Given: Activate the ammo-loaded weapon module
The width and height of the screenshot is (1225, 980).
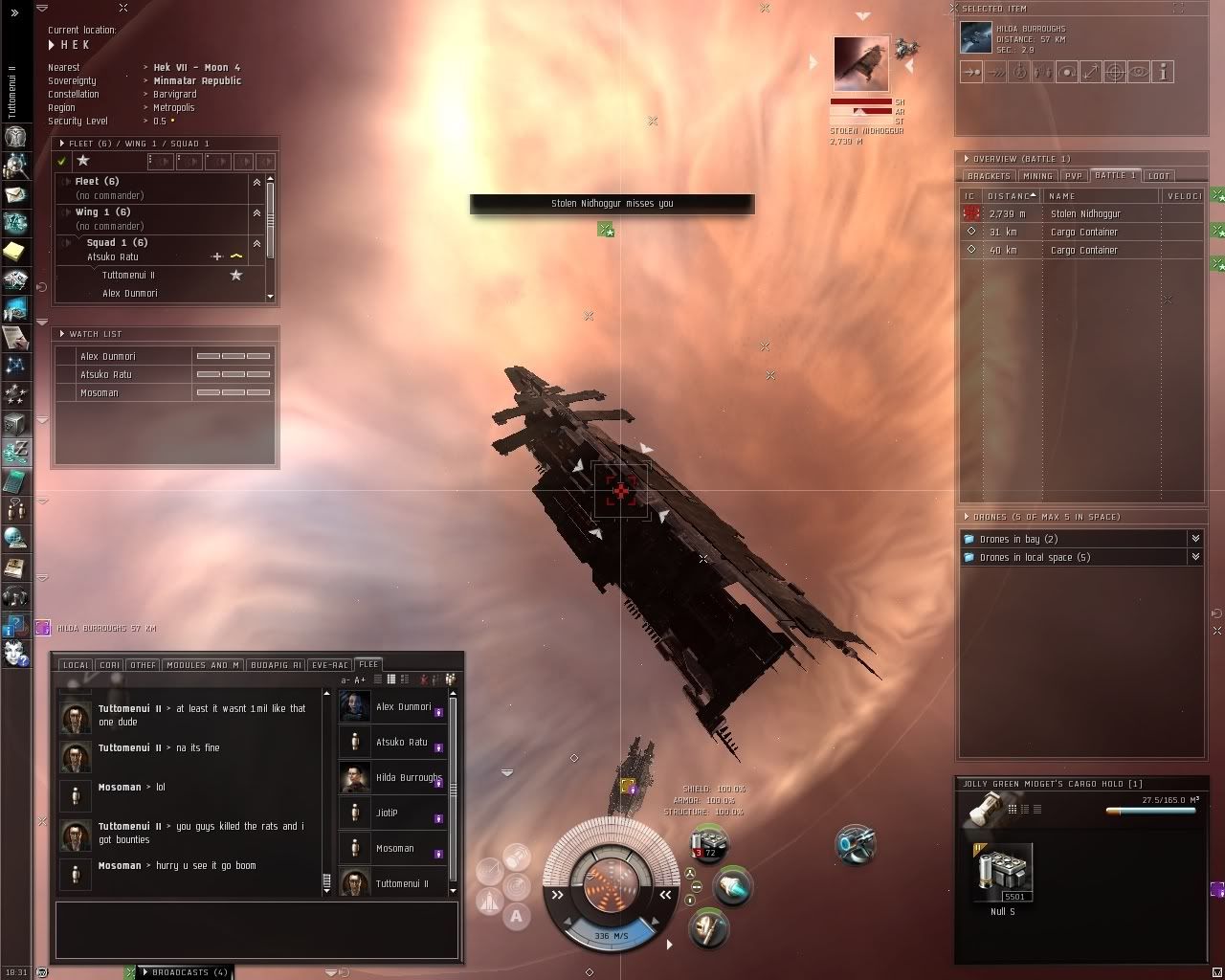Looking at the screenshot, I should [709, 846].
